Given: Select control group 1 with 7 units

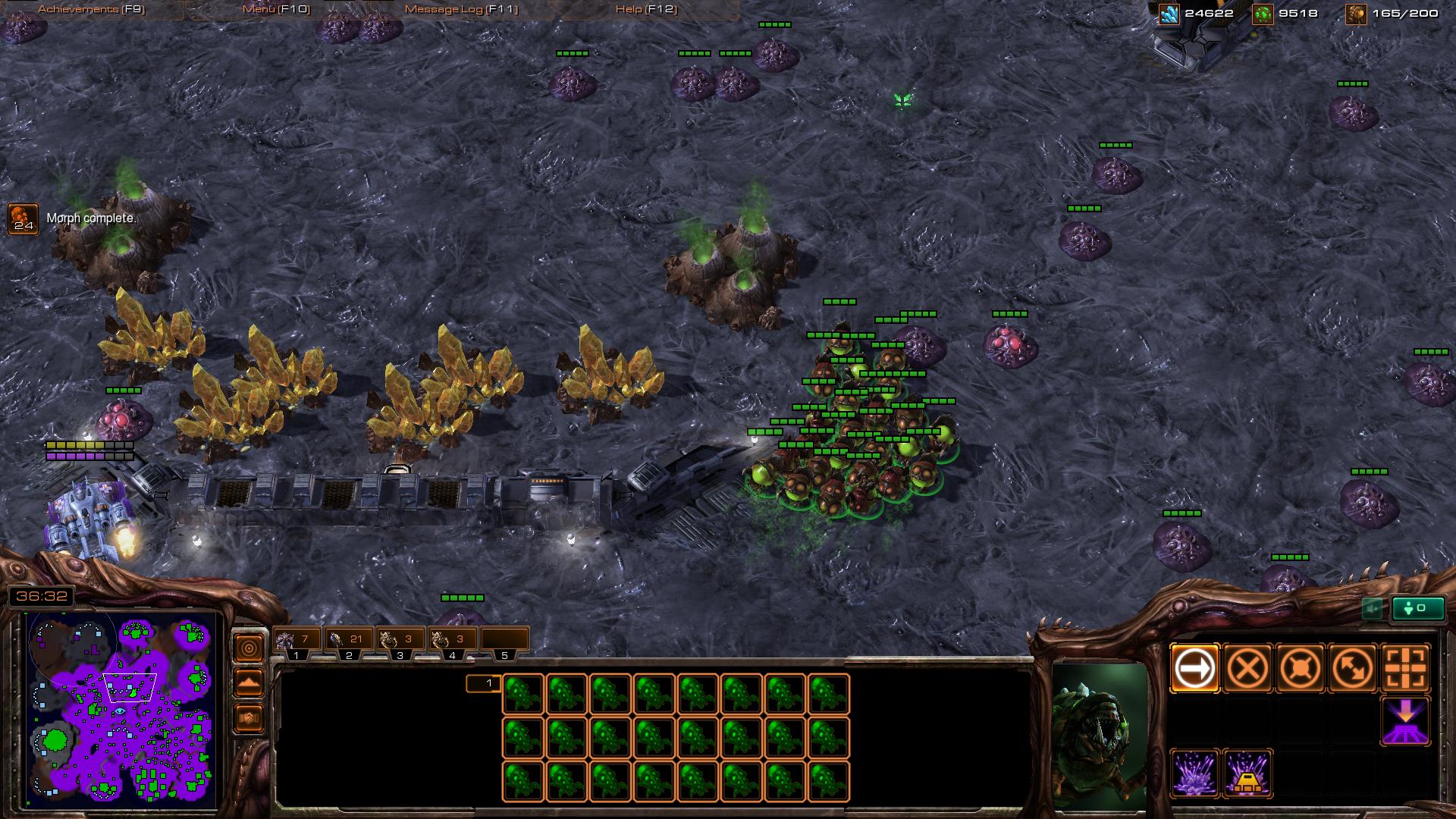Looking at the screenshot, I should (x=297, y=641).
